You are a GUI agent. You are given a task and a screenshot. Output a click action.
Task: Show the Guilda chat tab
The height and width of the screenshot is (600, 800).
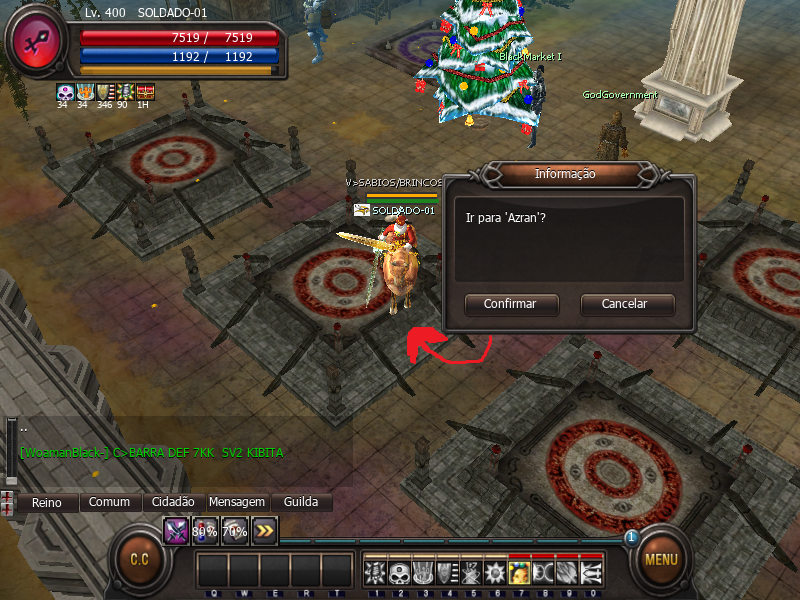pyautogui.click(x=301, y=502)
